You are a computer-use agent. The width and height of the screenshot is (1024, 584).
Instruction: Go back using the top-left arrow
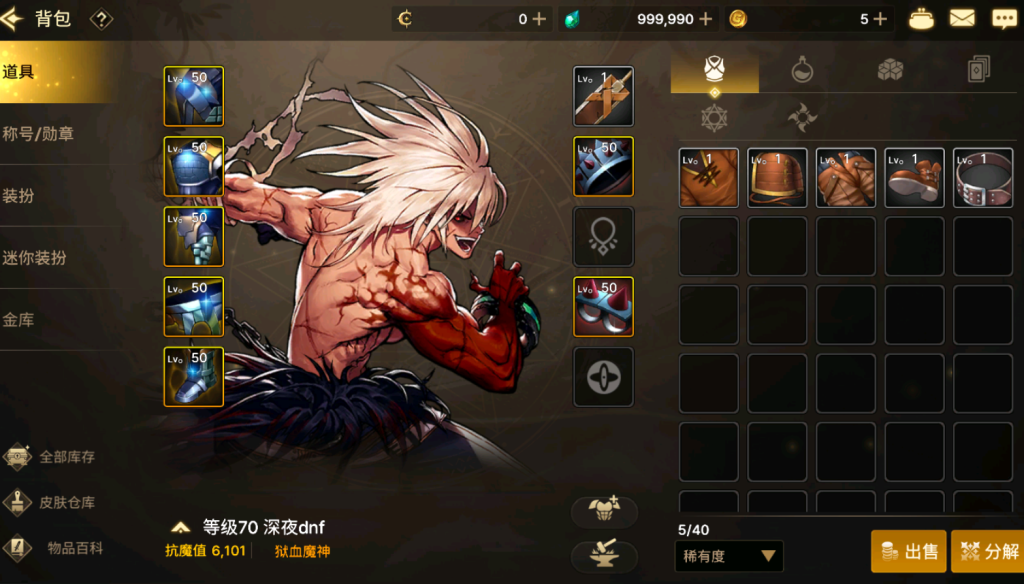coord(13,18)
